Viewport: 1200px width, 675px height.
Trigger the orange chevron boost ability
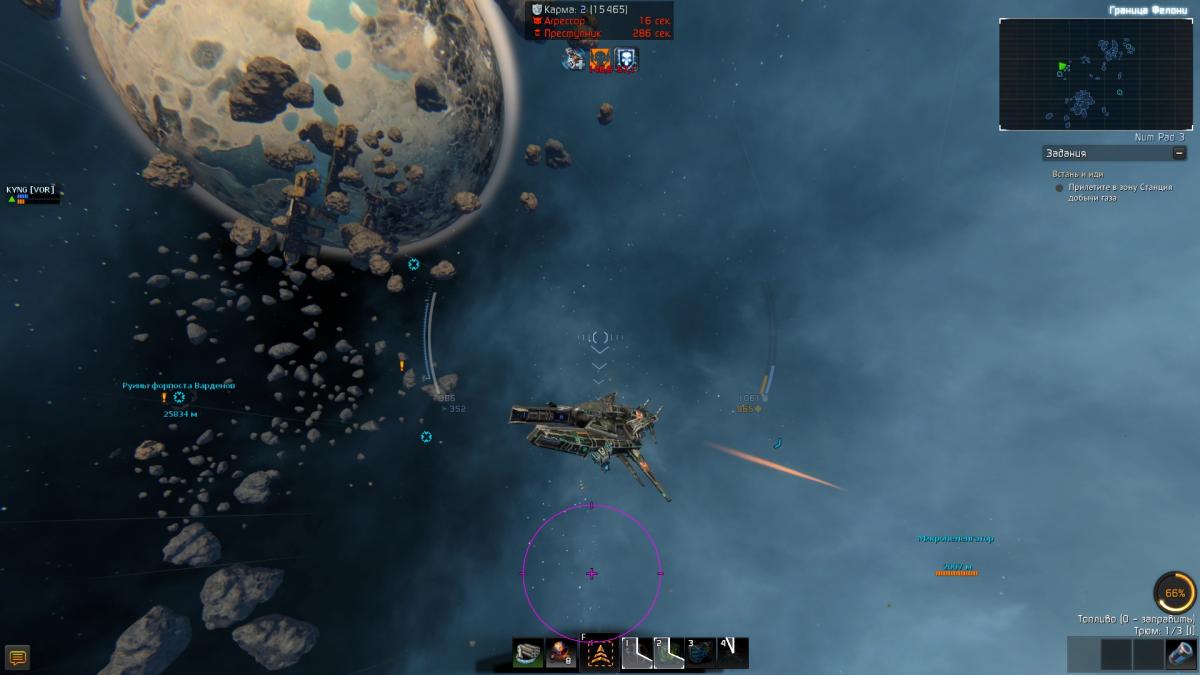click(x=601, y=654)
